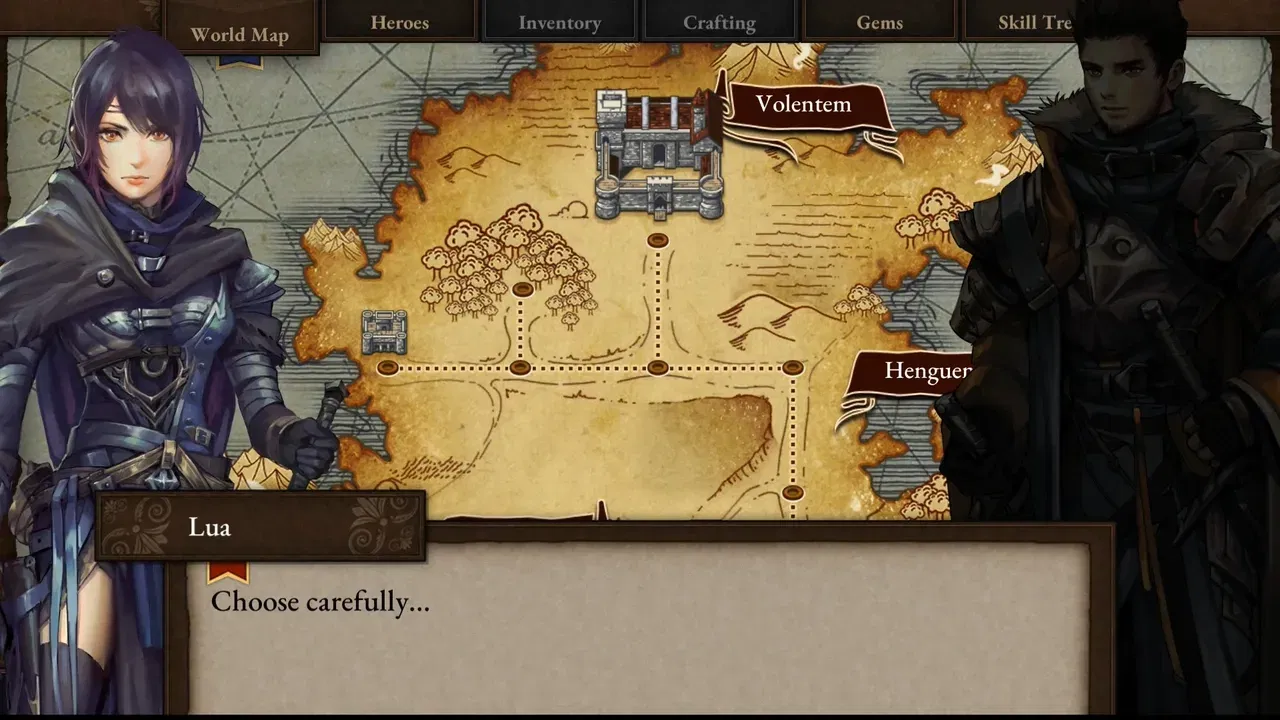Click the Volentem location banner
1280x720 pixels.
click(804, 103)
